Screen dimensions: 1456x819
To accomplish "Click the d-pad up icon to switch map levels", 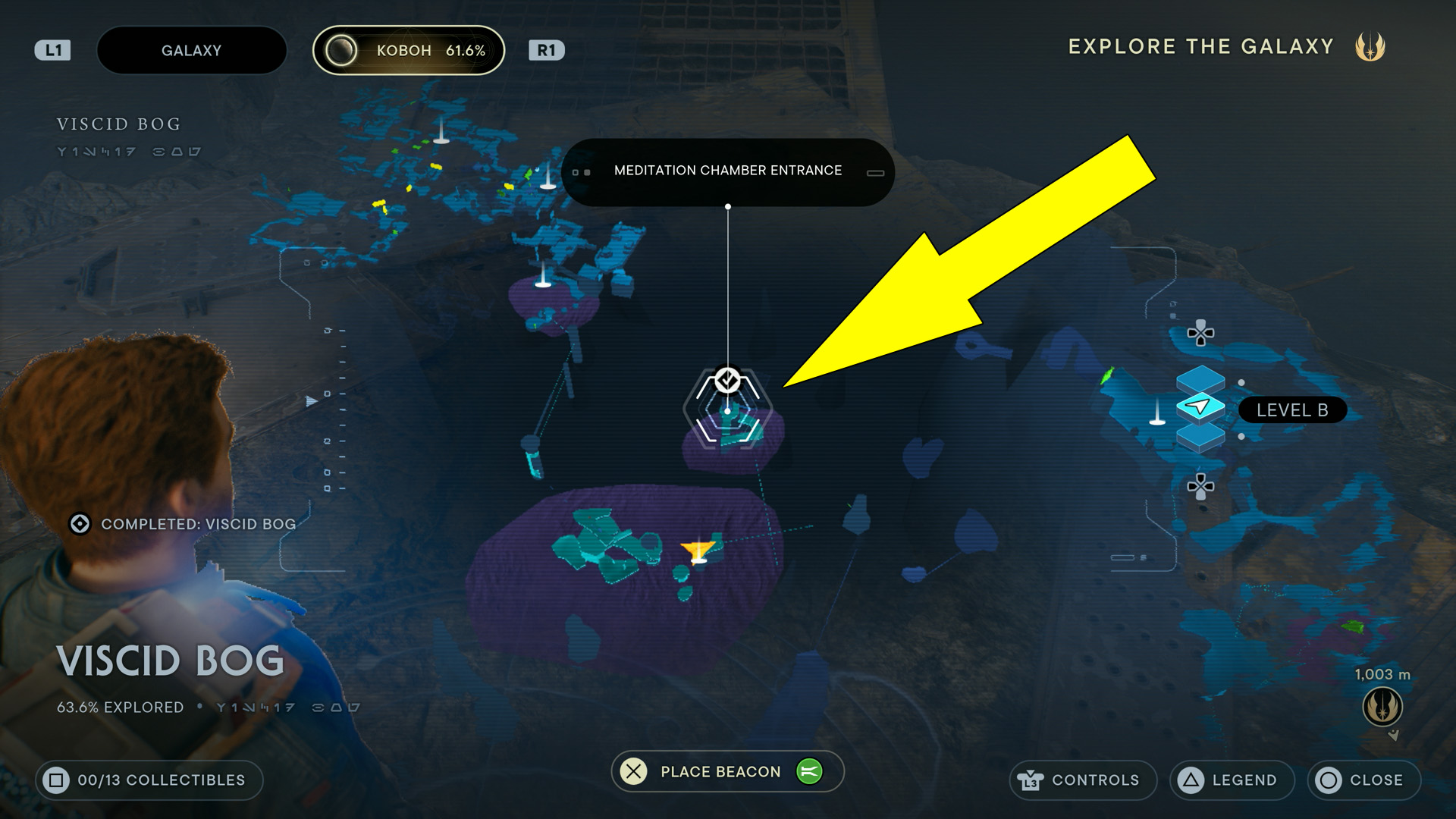I will [x=1202, y=334].
